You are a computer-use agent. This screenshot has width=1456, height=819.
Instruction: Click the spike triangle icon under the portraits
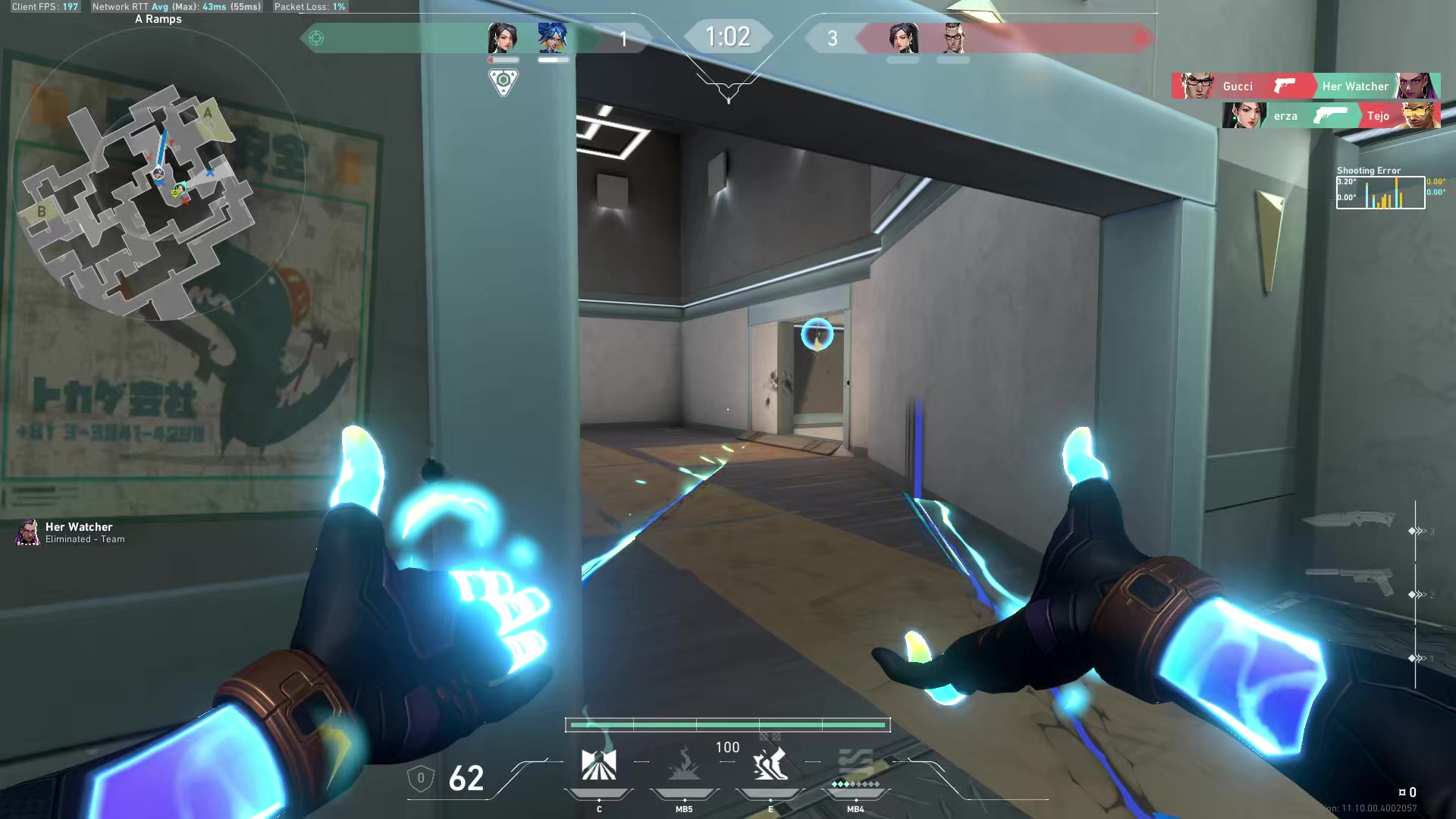coord(503,81)
